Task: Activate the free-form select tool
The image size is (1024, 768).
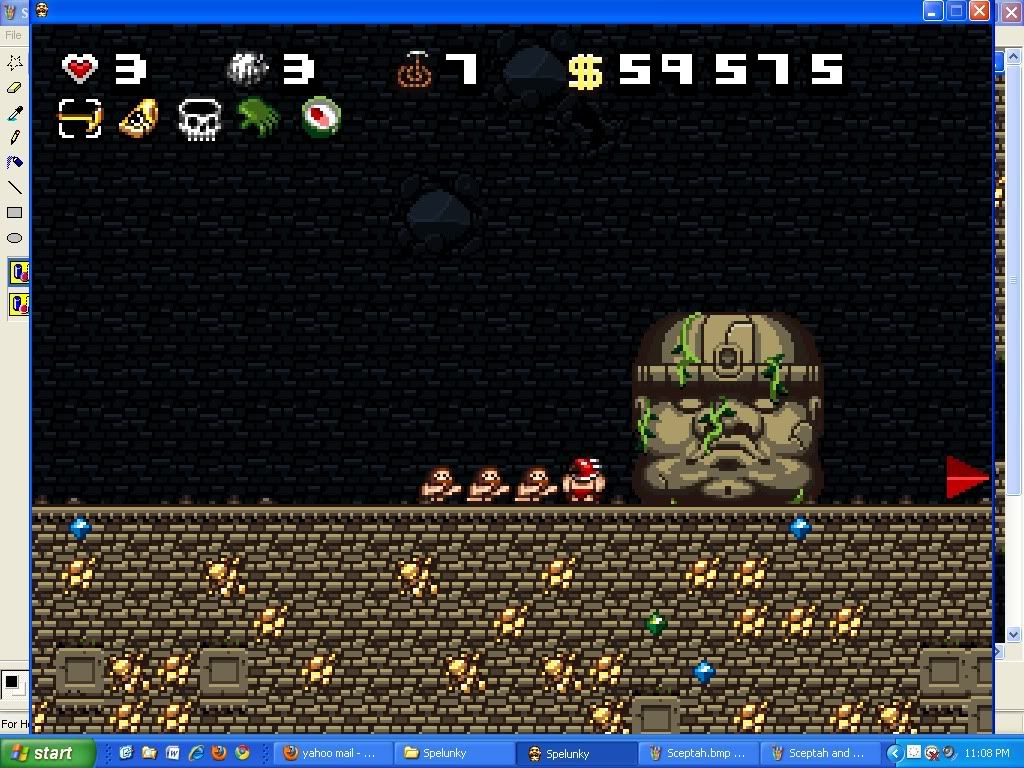Action: (x=14, y=63)
